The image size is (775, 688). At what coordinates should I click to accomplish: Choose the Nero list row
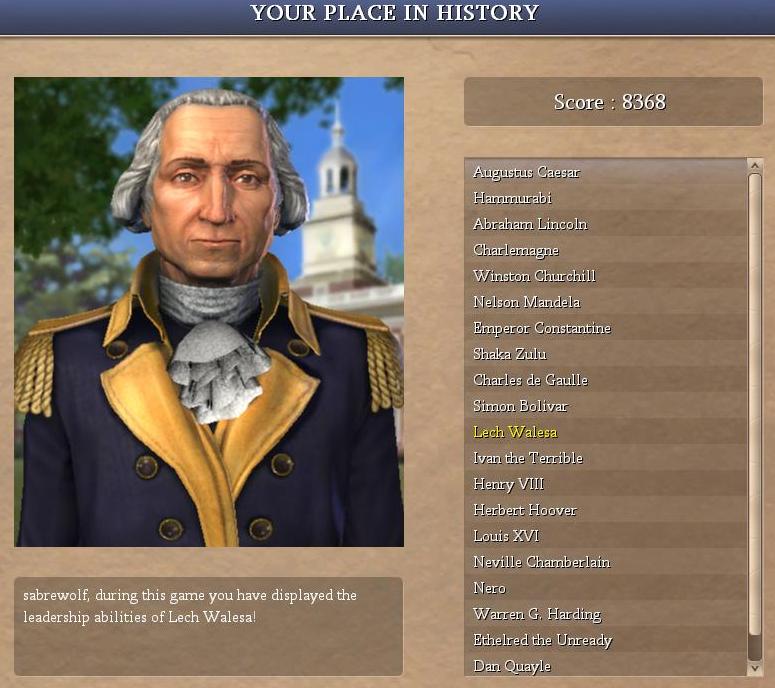click(489, 588)
